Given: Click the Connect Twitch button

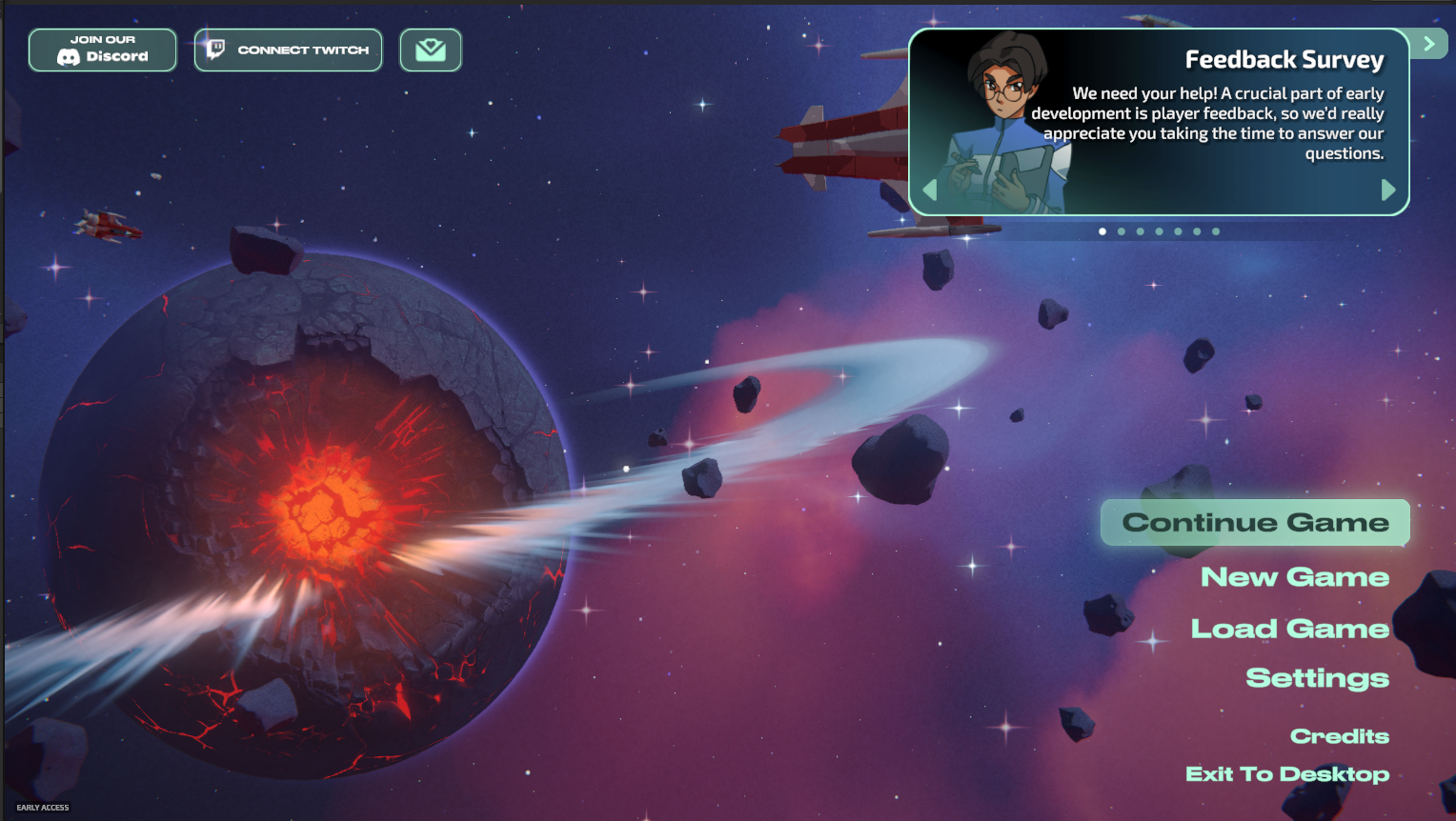Looking at the screenshot, I should [x=288, y=50].
